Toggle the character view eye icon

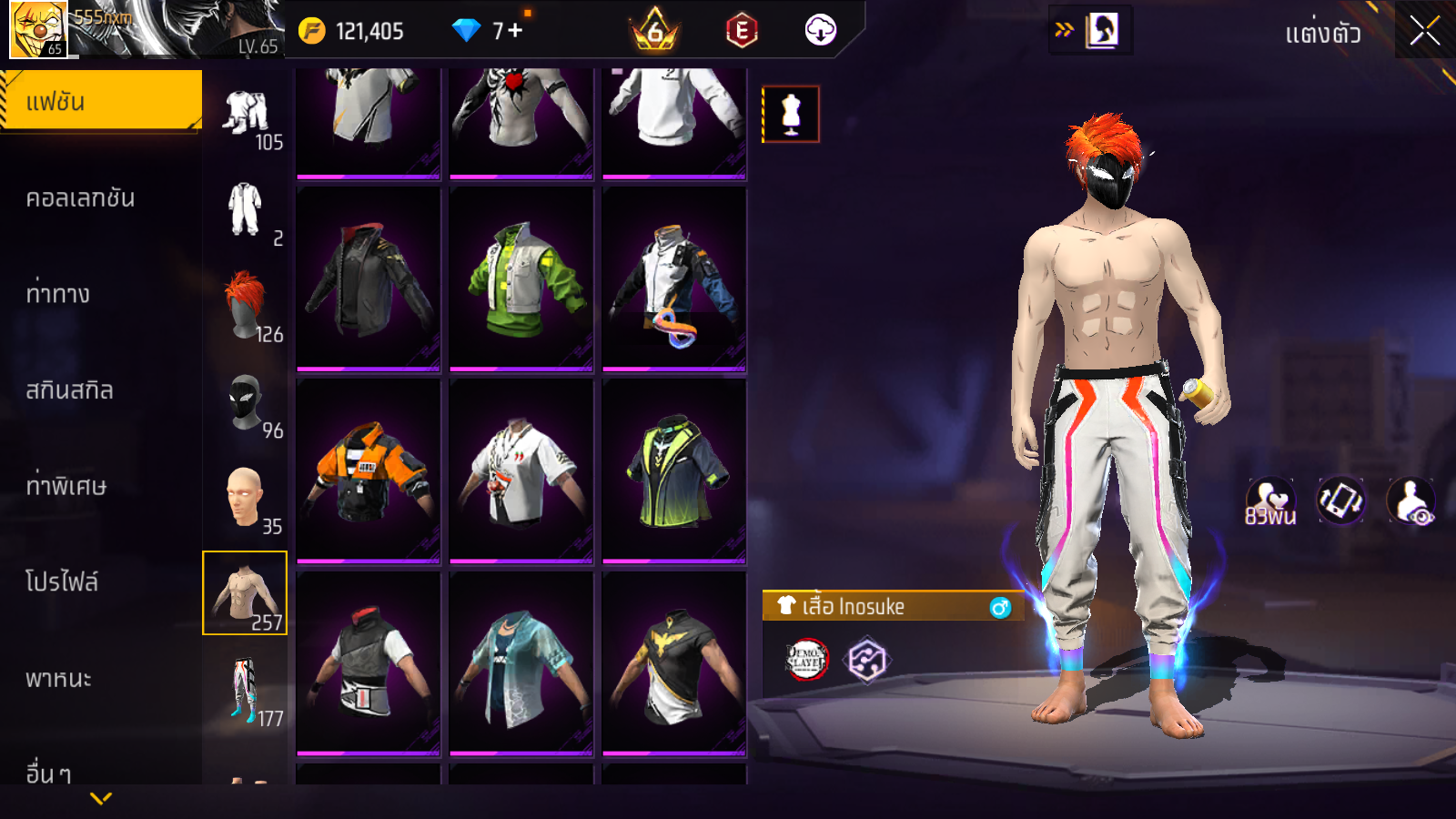click(x=1411, y=500)
